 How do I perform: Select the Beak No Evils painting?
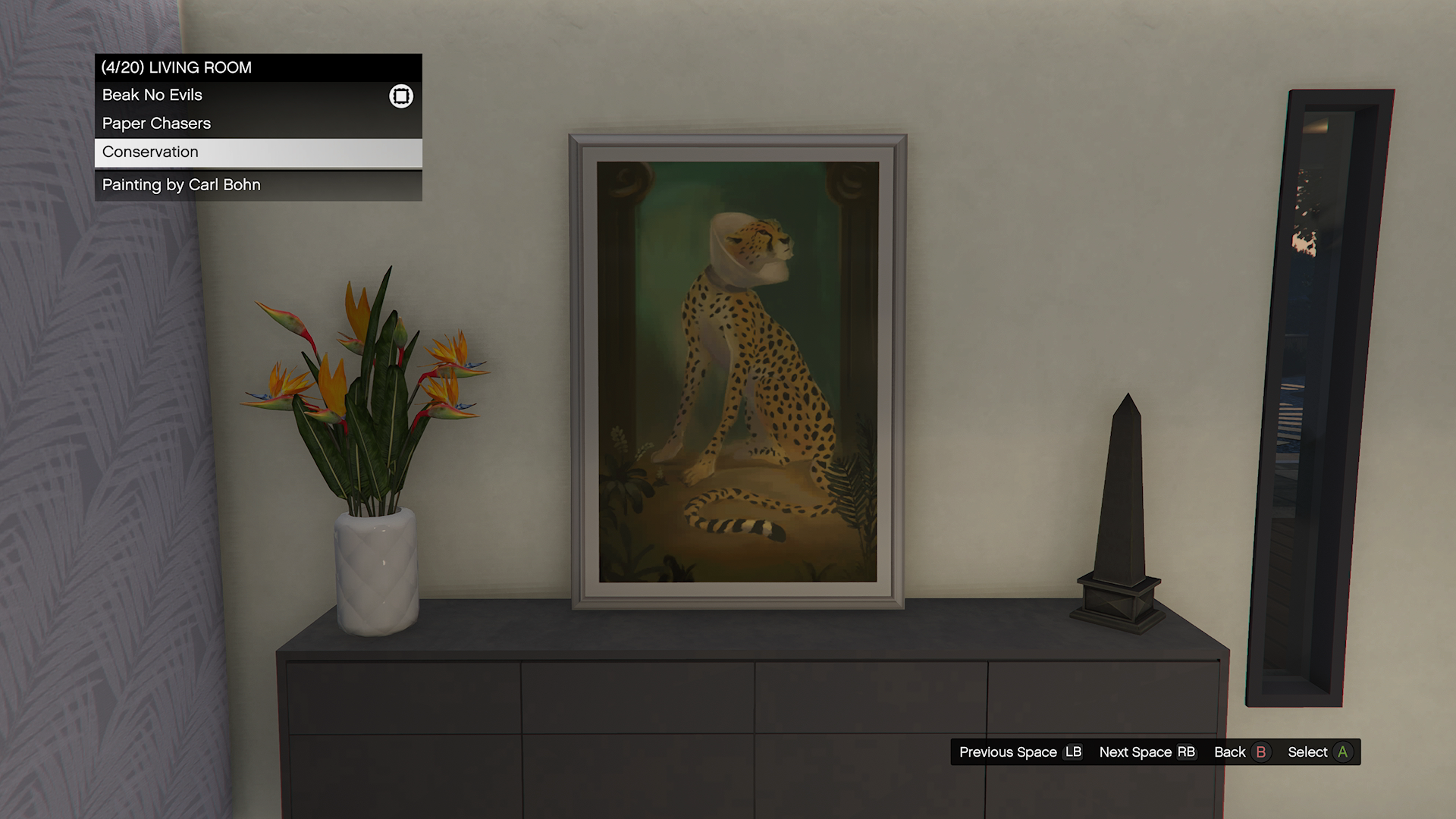click(x=152, y=96)
